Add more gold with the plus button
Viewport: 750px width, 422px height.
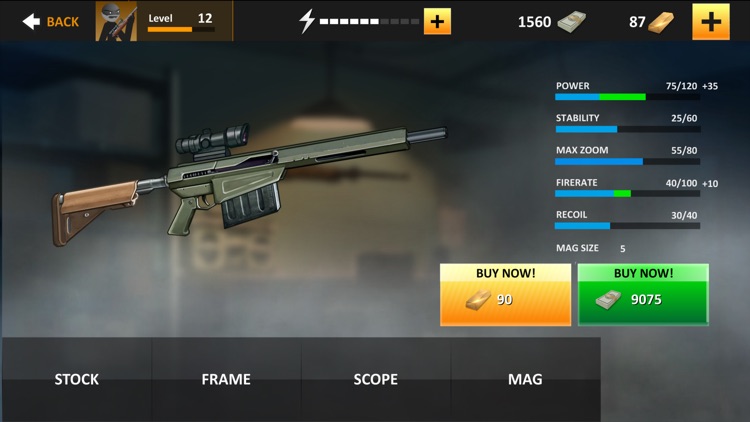coord(710,21)
